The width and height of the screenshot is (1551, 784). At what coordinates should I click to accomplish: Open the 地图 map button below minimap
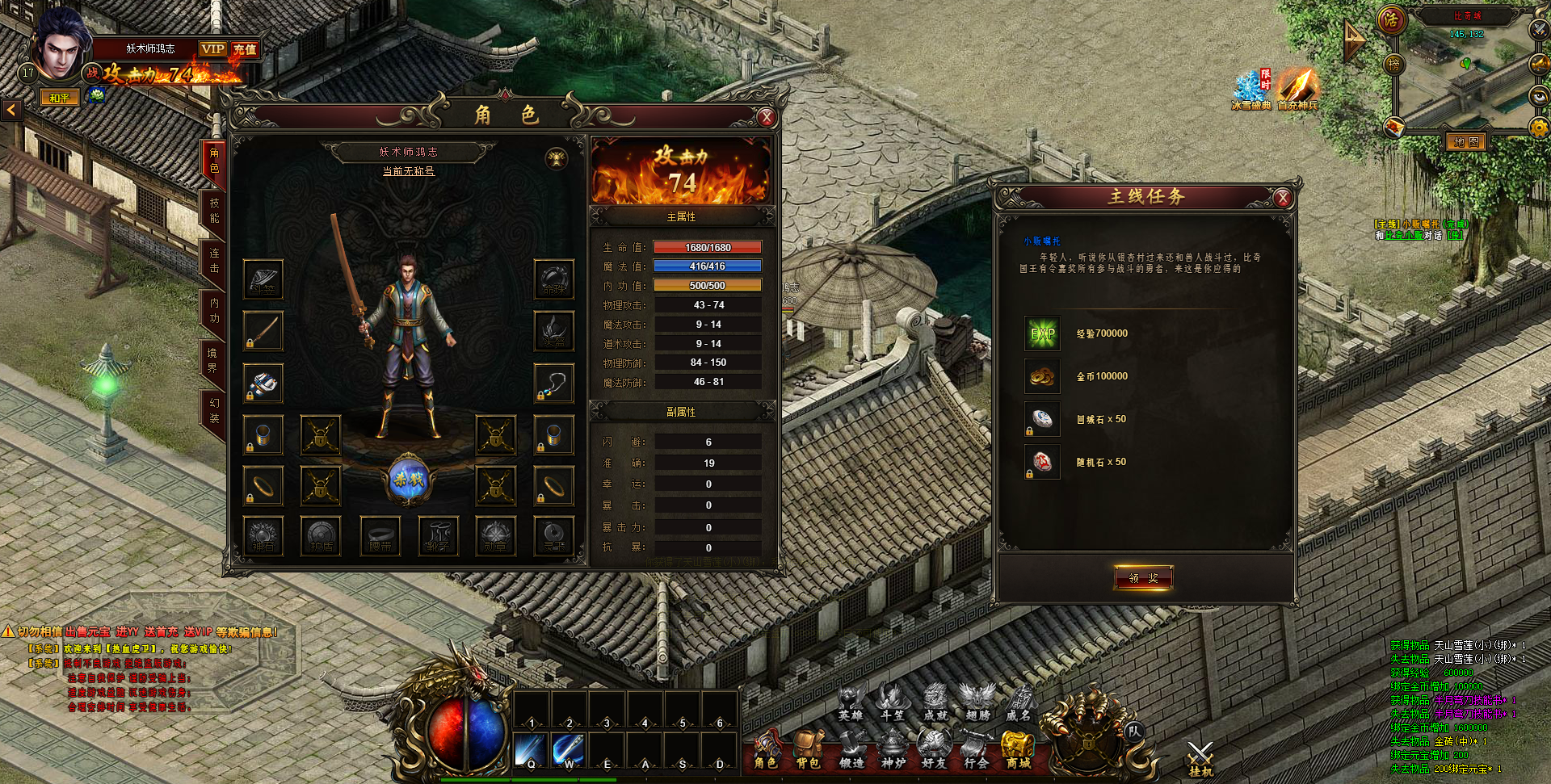1465,142
